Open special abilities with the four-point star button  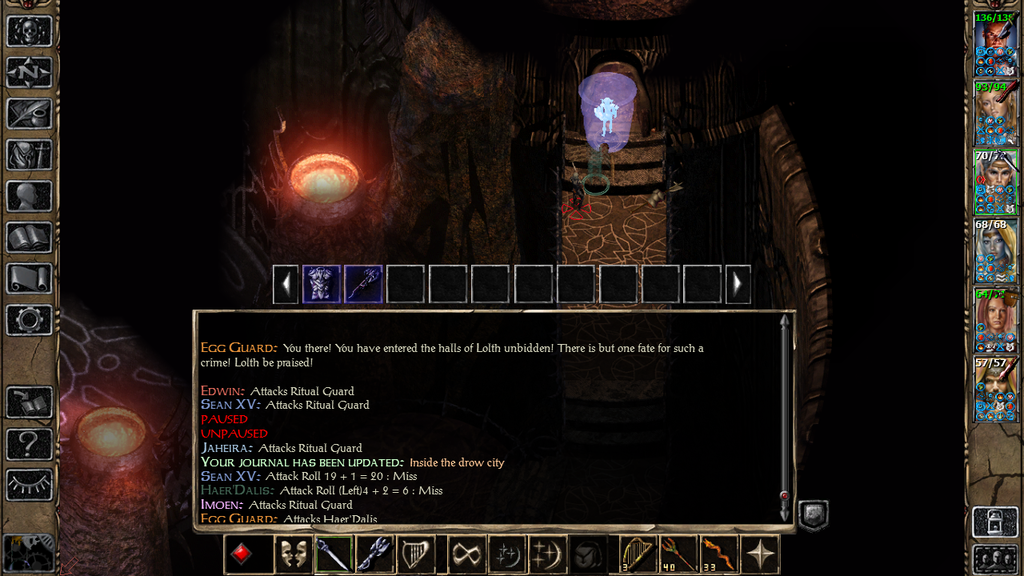click(x=761, y=554)
